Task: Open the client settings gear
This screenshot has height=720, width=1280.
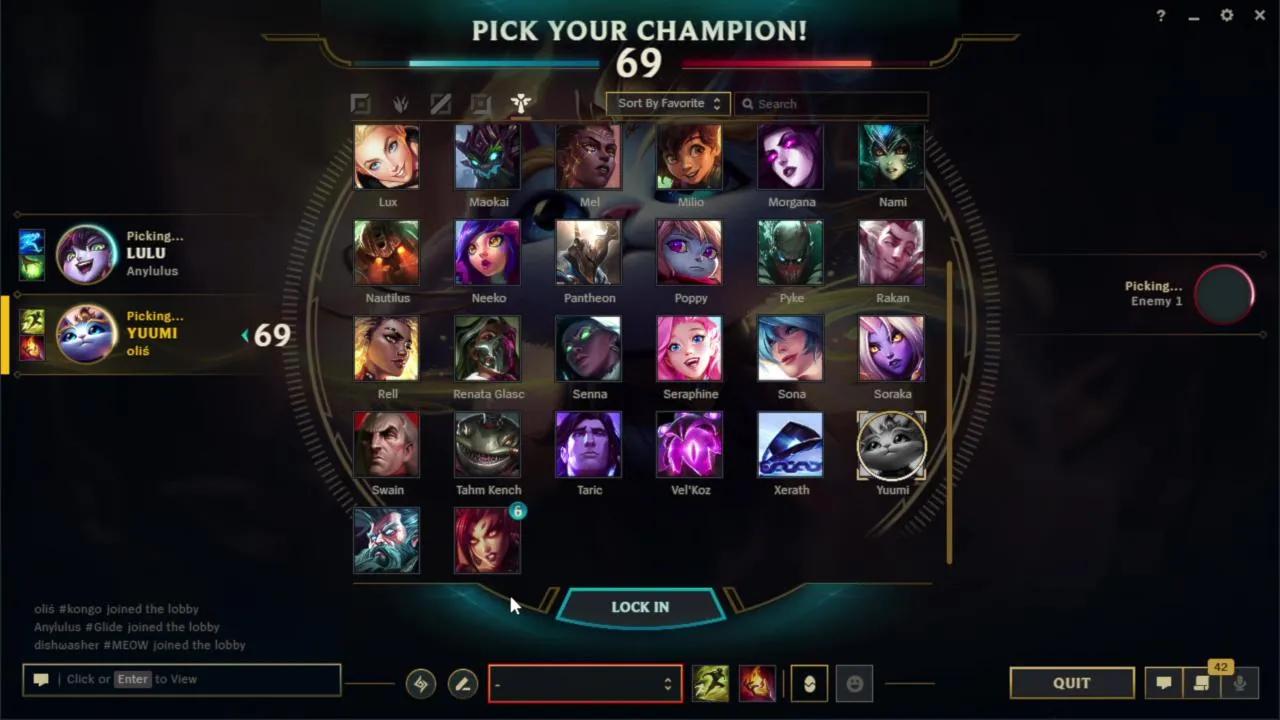Action: [x=1226, y=15]
